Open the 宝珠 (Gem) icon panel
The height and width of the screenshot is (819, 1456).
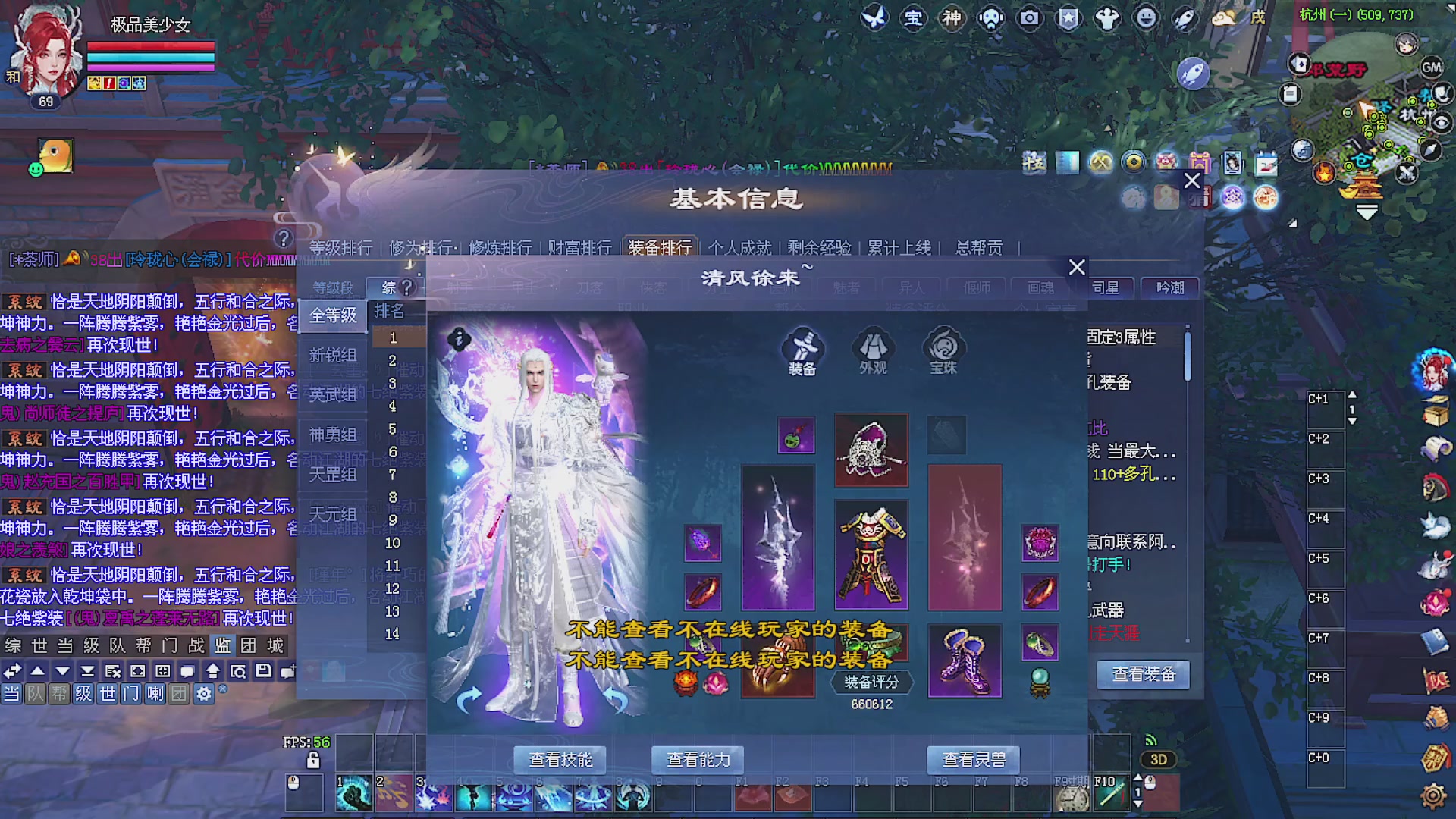[x=943, y=349]
